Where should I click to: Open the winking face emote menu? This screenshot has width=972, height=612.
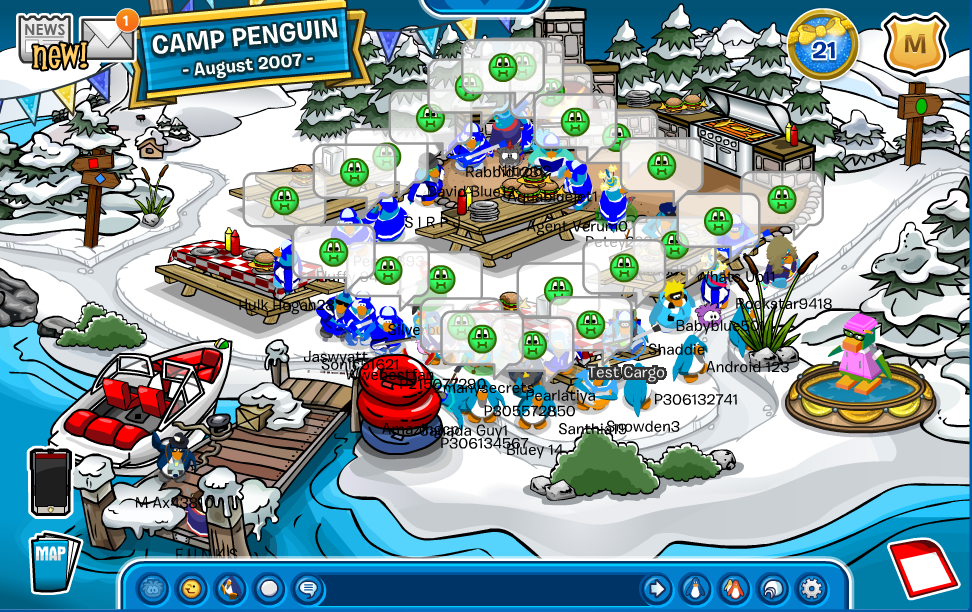(191, 587)
